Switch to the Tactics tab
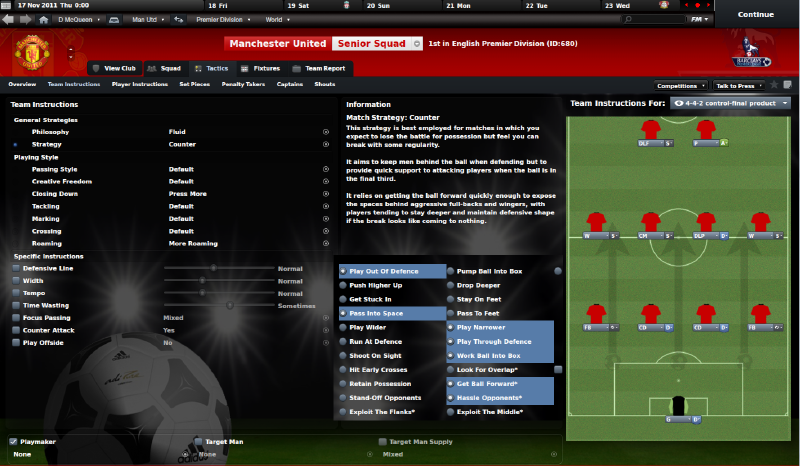This screenshot has width=800, height=466. click(216, 68)
